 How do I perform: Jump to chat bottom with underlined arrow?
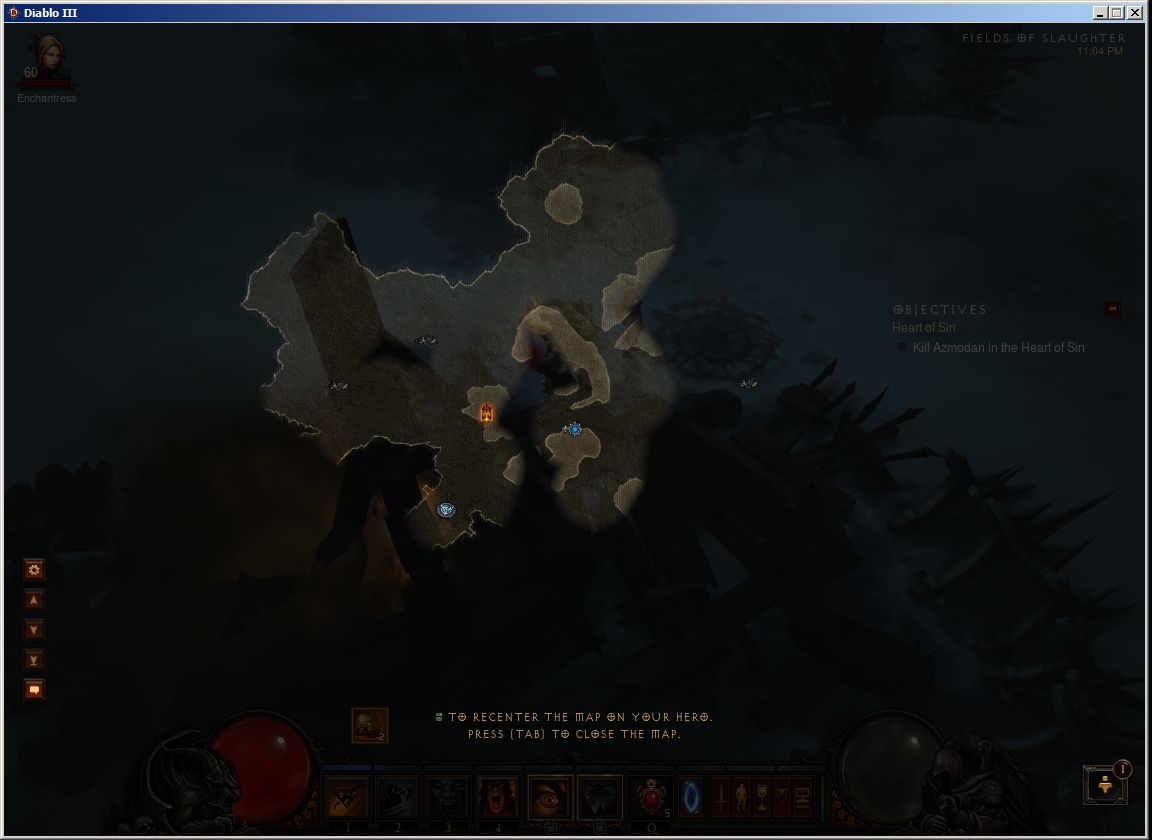[34, 660]
